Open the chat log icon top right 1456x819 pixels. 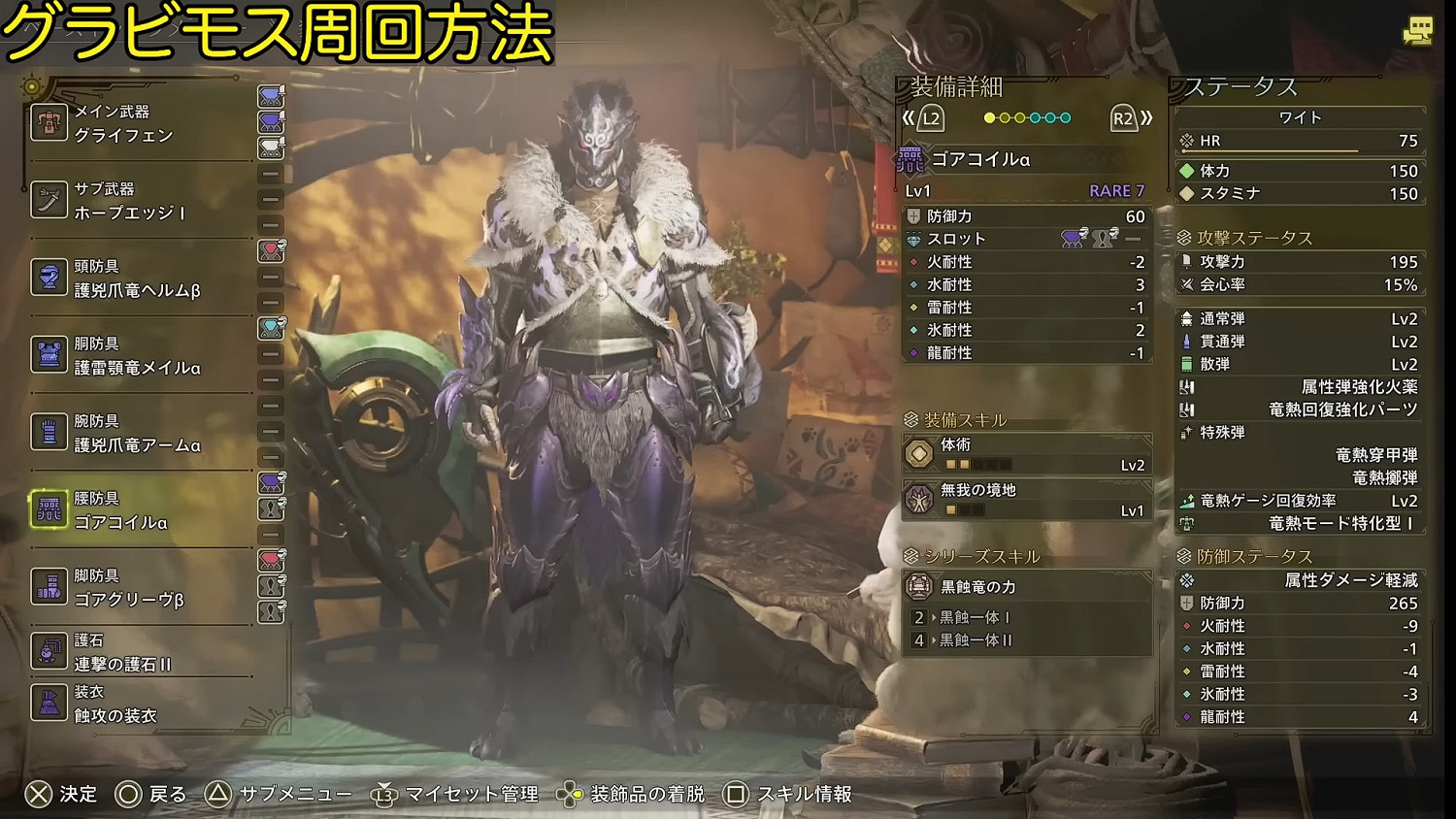1420,31
